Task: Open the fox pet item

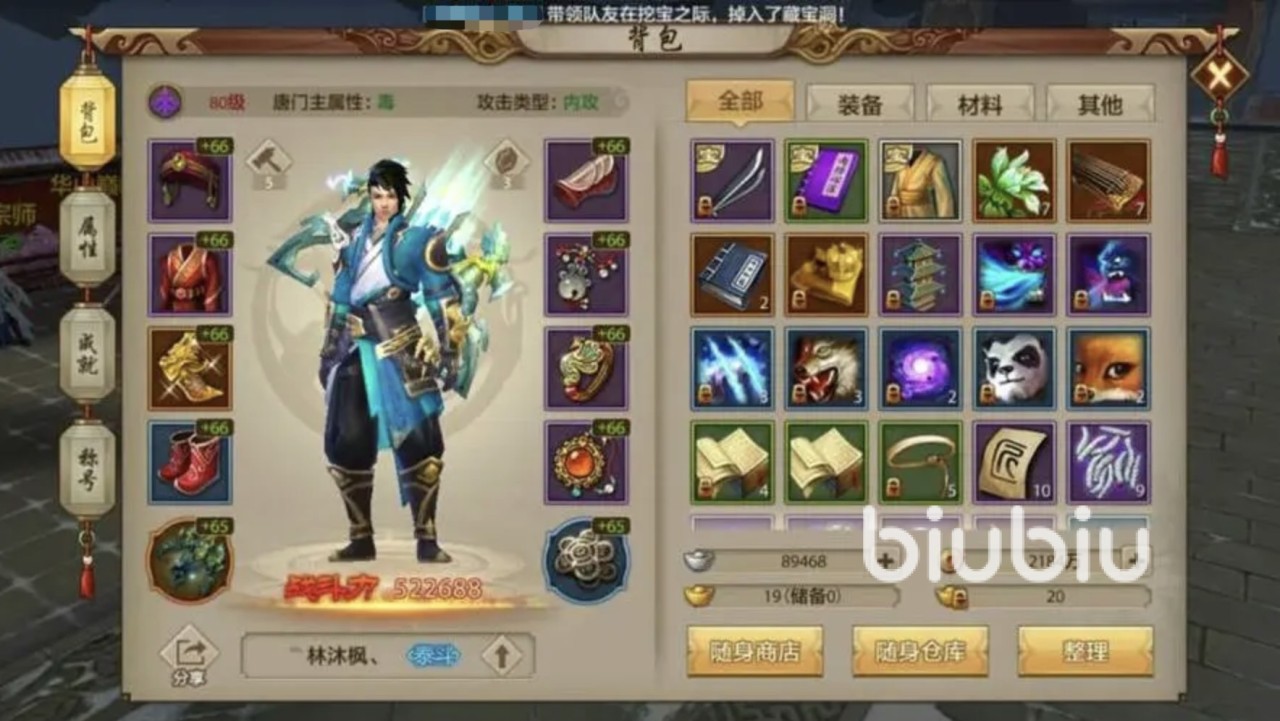Action: 1109,367
